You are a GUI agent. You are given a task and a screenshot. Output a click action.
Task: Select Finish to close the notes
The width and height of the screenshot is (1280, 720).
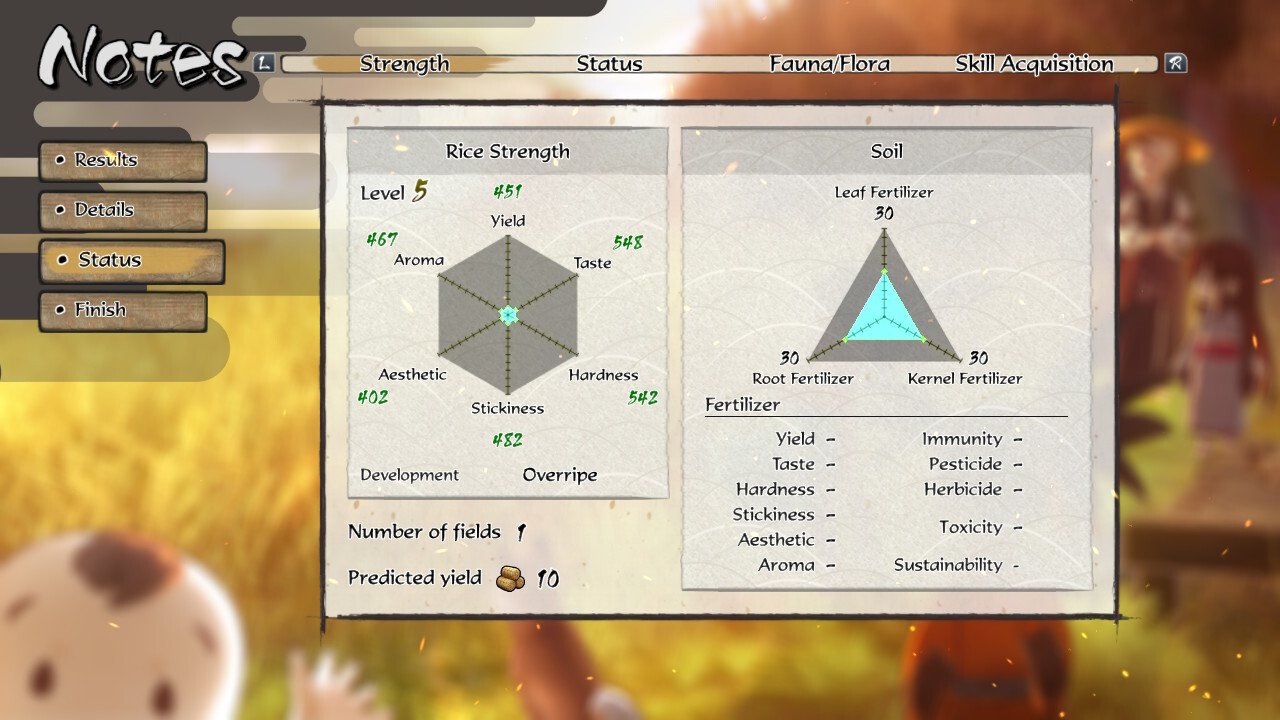pos(122,311)
